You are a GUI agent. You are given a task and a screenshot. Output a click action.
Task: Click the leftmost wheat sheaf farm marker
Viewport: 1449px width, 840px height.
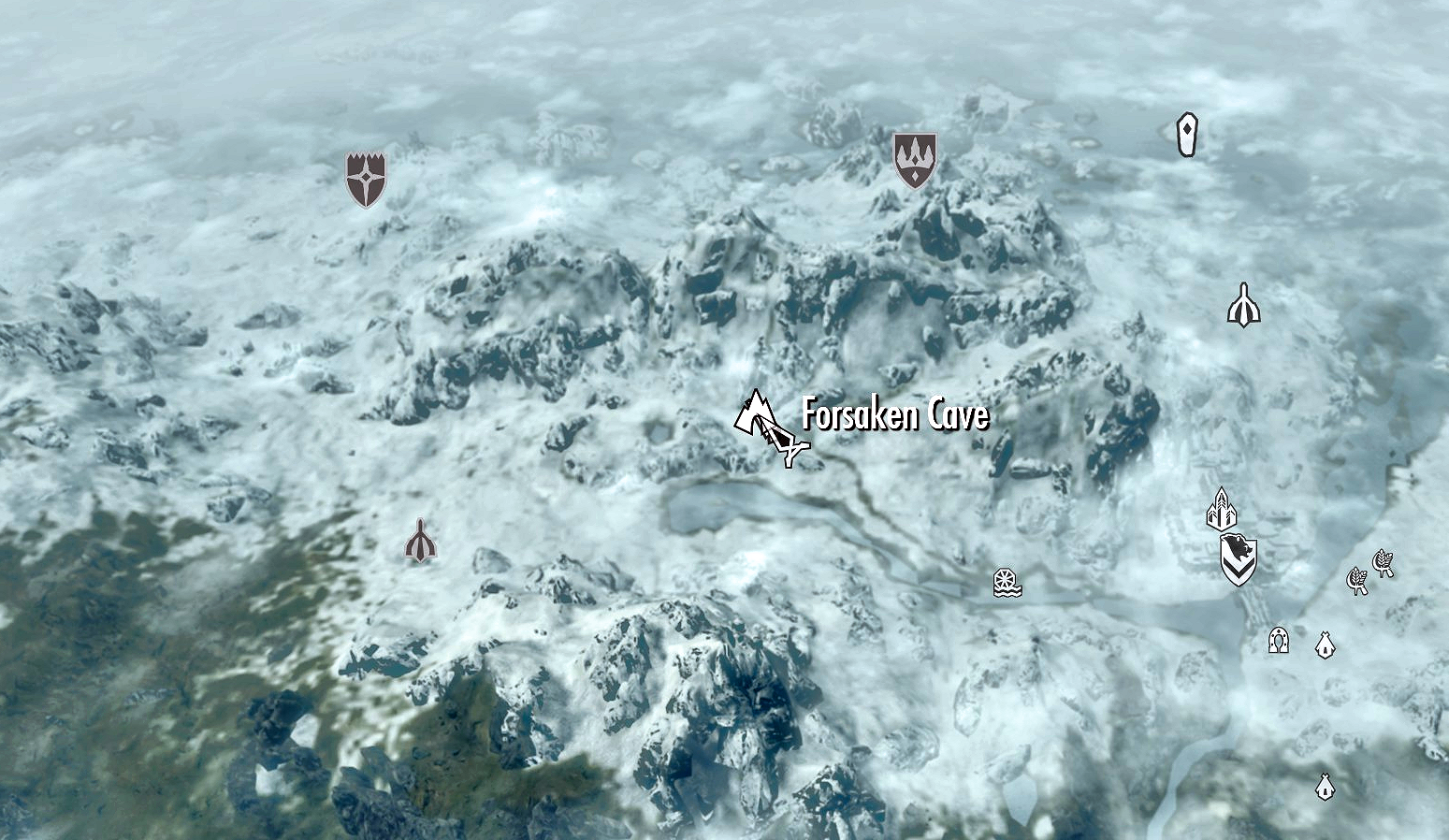click(1357, 582)
